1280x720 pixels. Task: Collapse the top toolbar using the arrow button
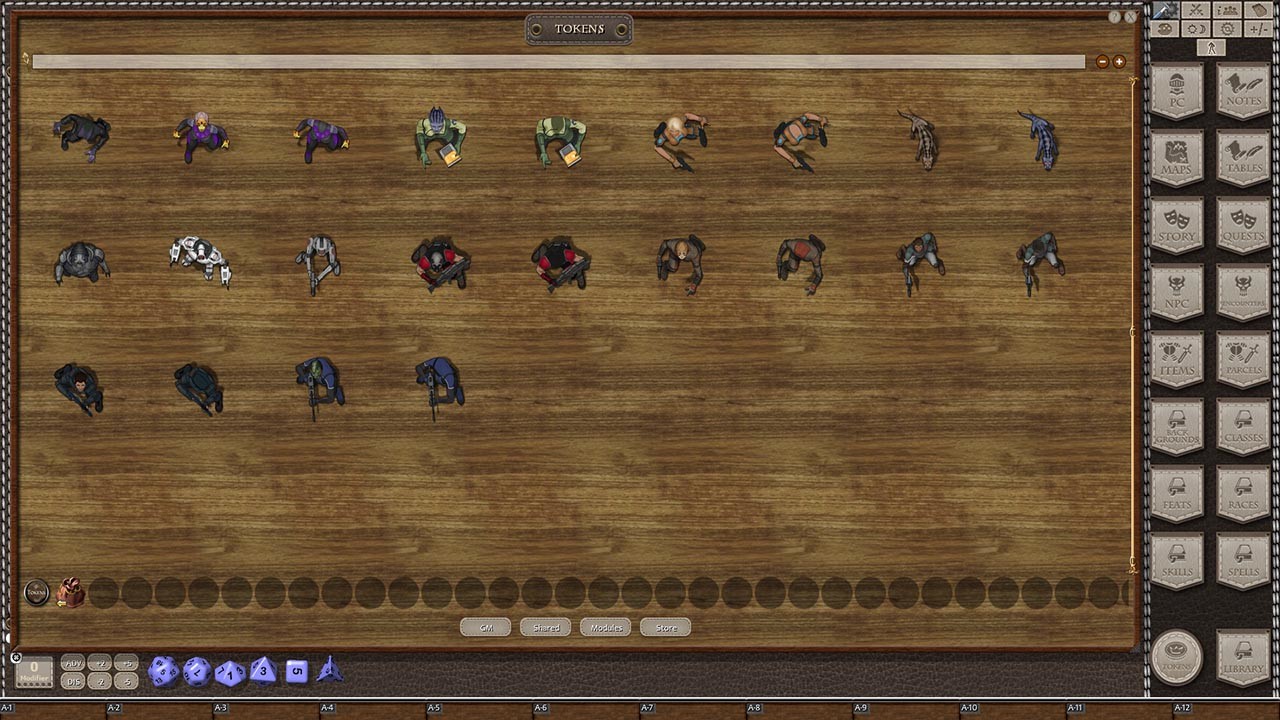(1211, 48)
